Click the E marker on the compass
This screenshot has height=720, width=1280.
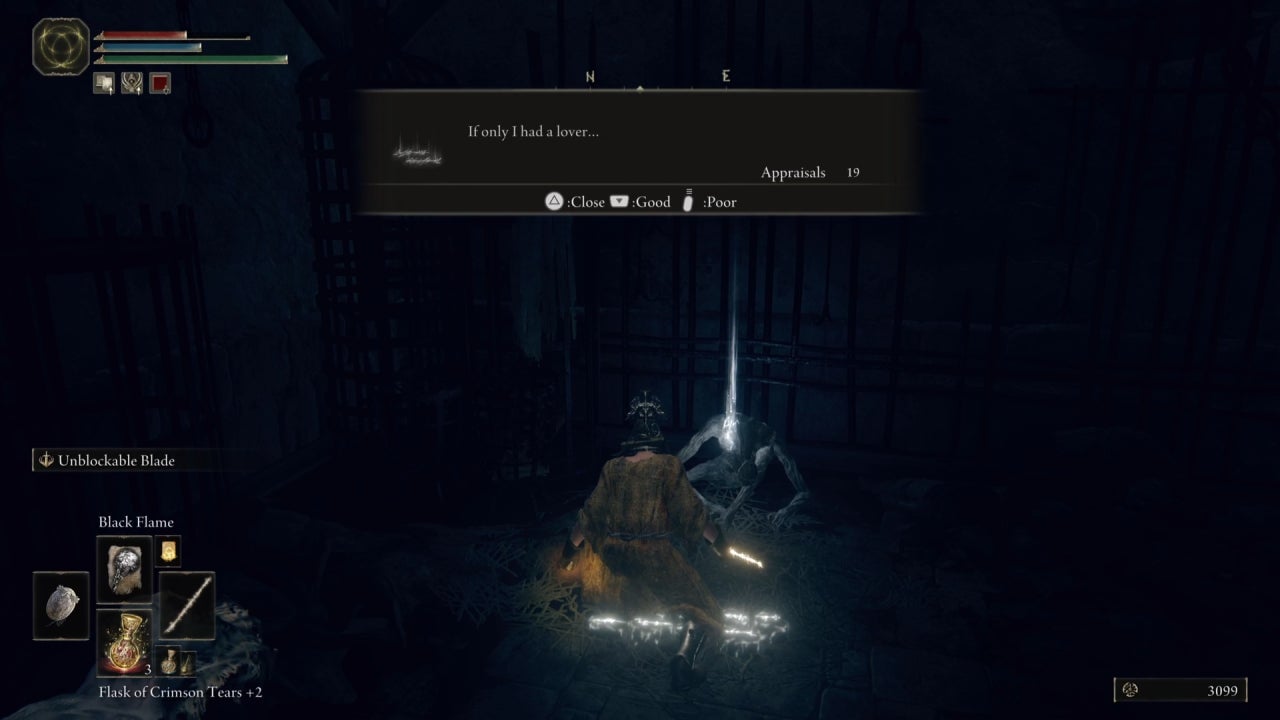(x=726, y=75)
